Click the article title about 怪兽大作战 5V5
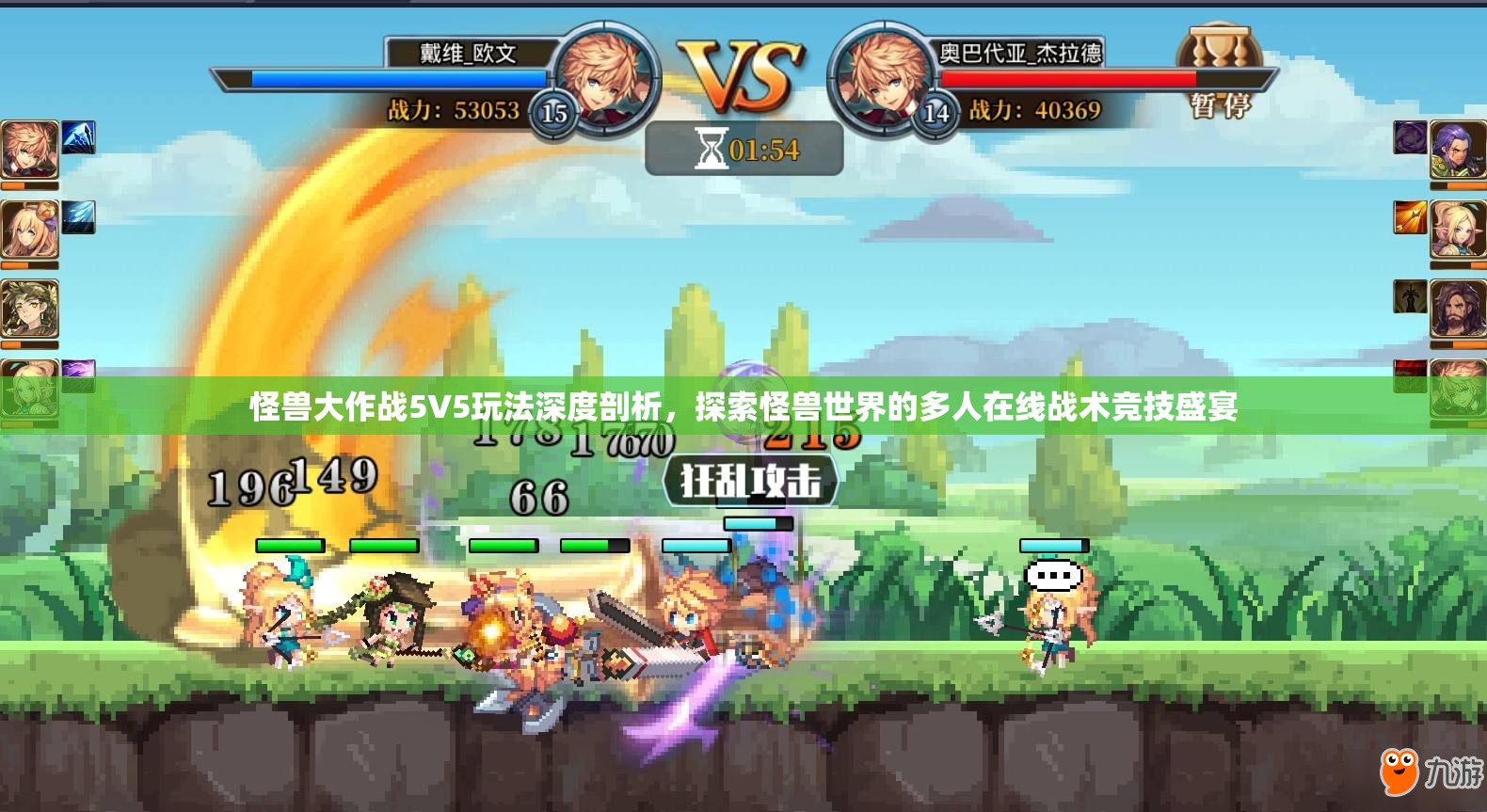This screenshot has height=812, width=1487. tap(743, 407)
